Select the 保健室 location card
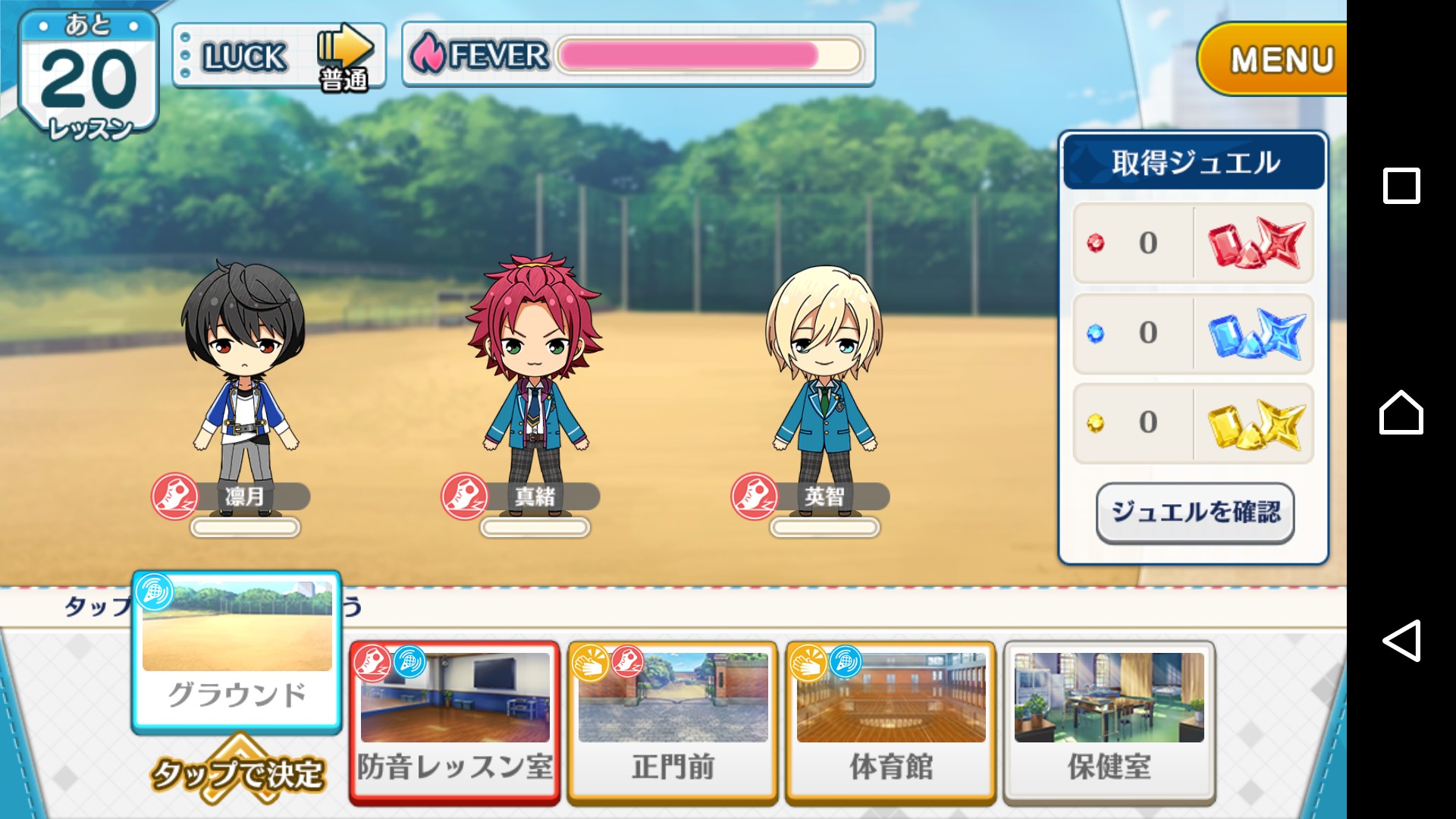Viewport: 1456px width, 819px height. [1109, 721]
